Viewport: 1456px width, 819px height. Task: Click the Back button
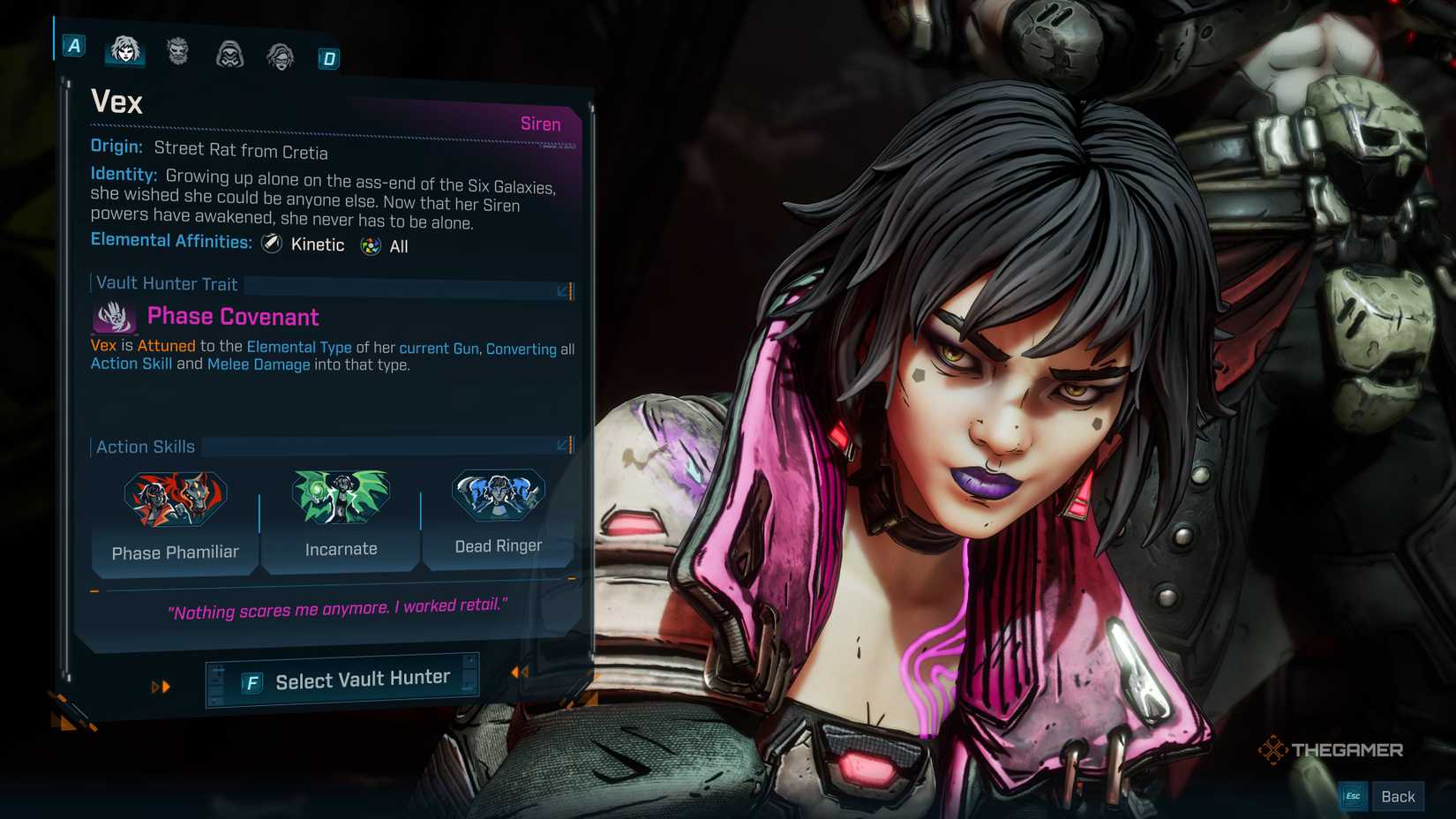pyautogui.click(x=1399, y=795)
